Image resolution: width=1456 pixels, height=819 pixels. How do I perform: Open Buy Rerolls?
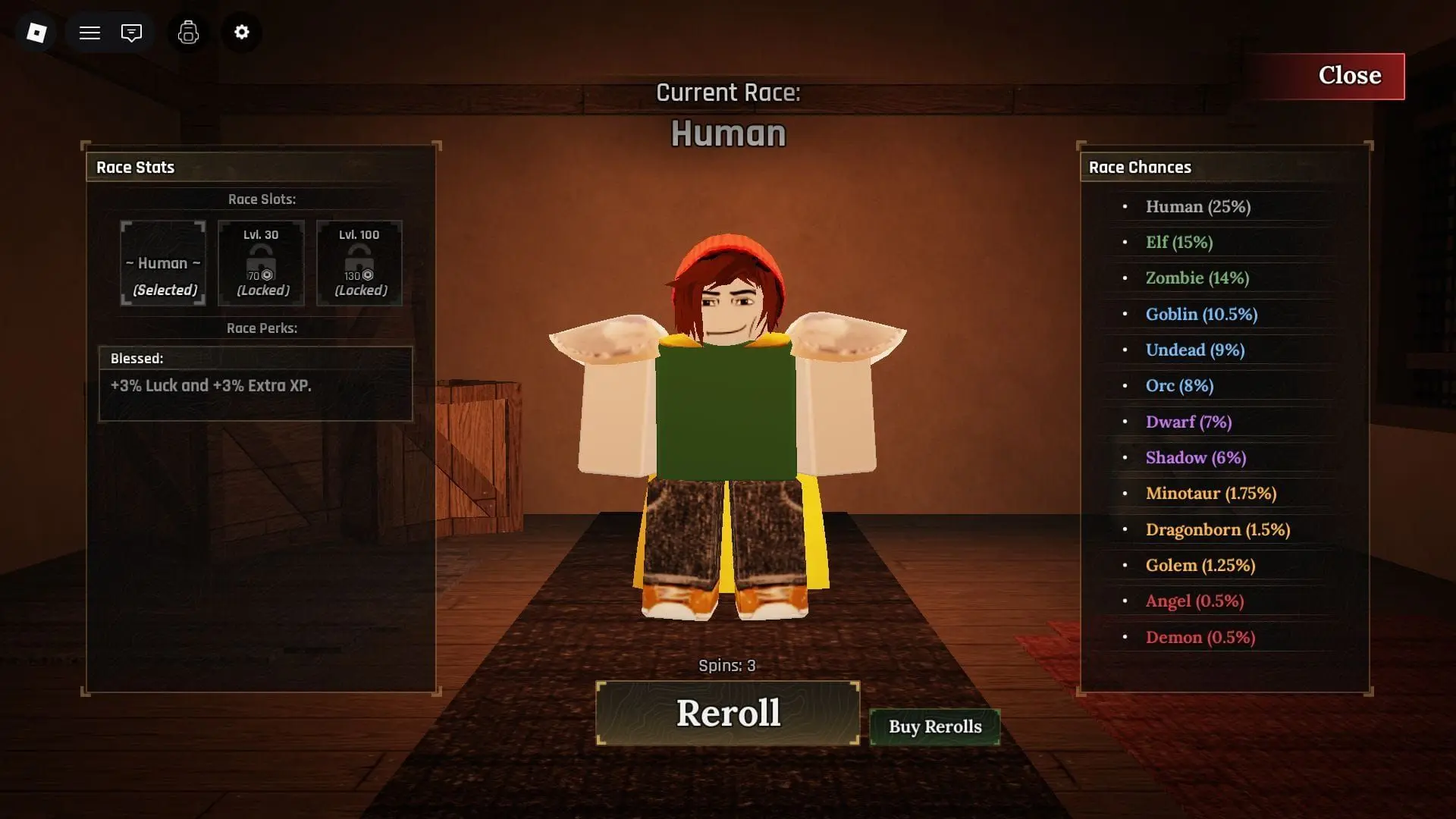(x=934, y=726)
